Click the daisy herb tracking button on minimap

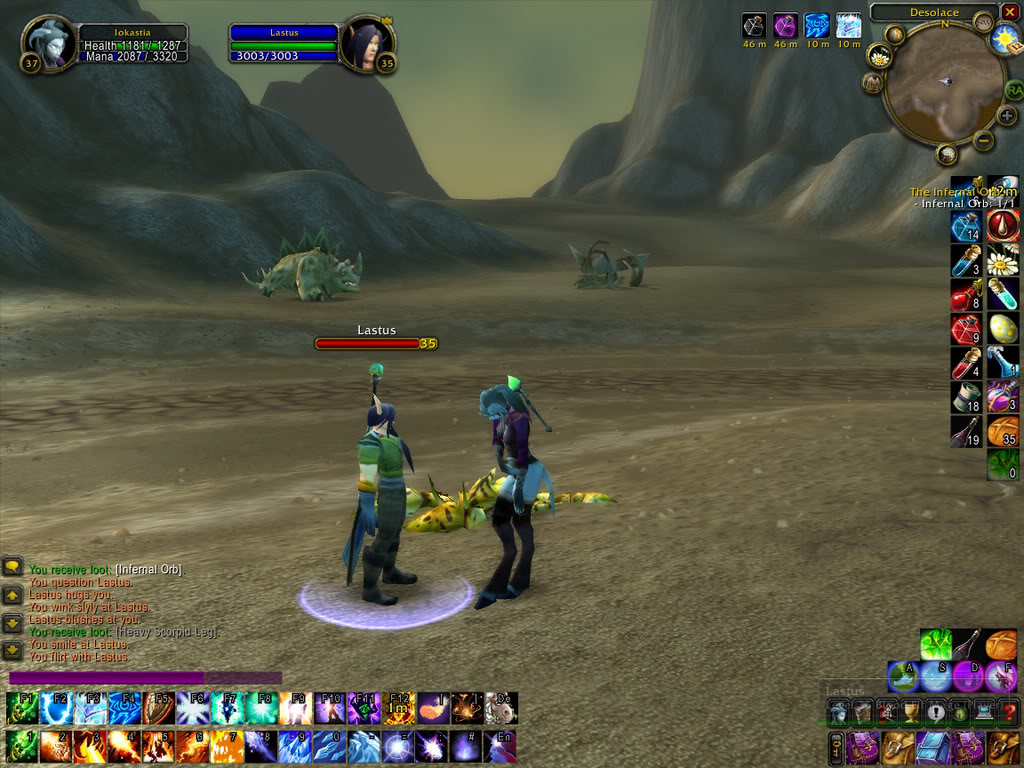(880, 56)
